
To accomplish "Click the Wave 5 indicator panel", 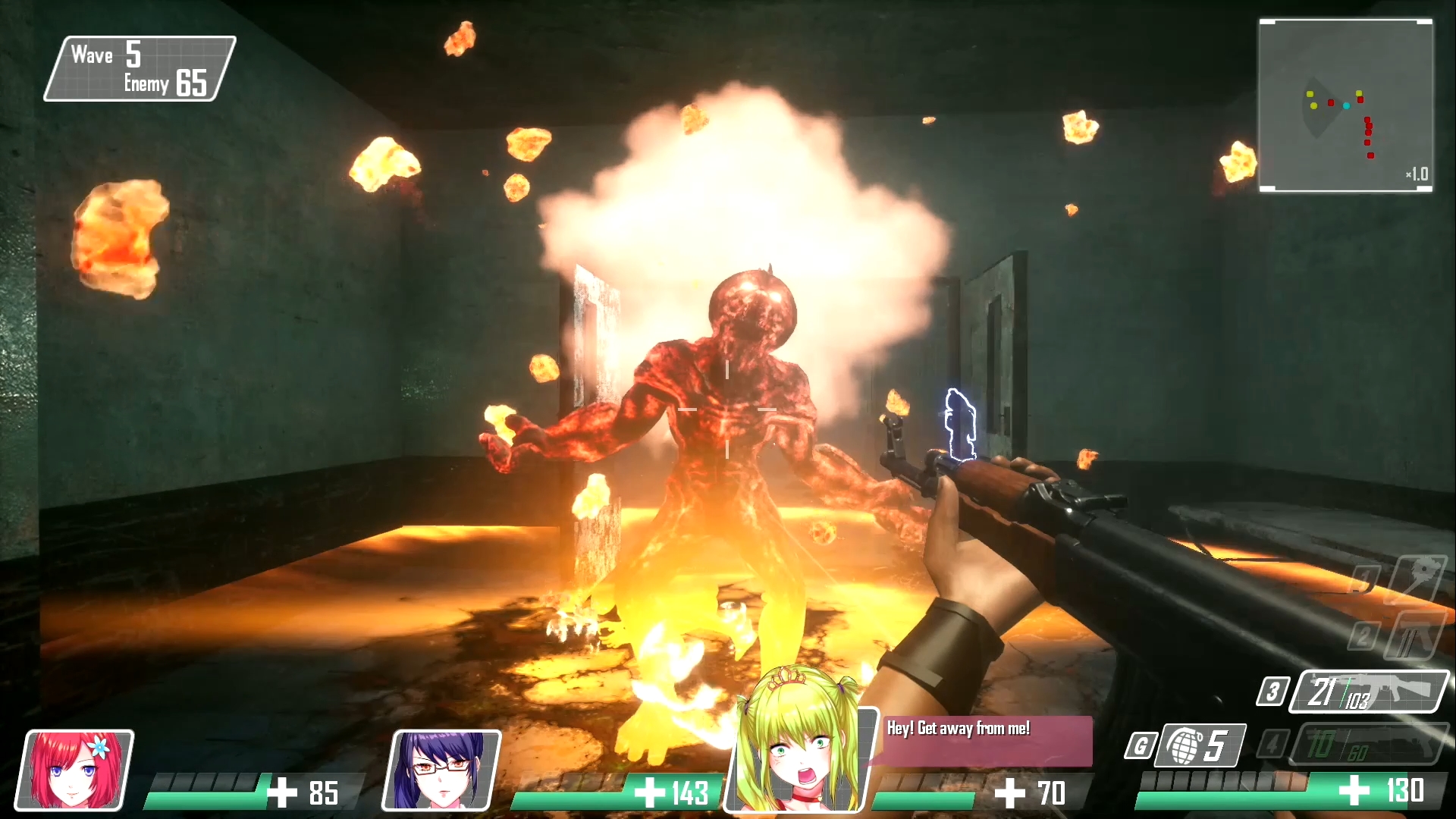I will 112,54.
